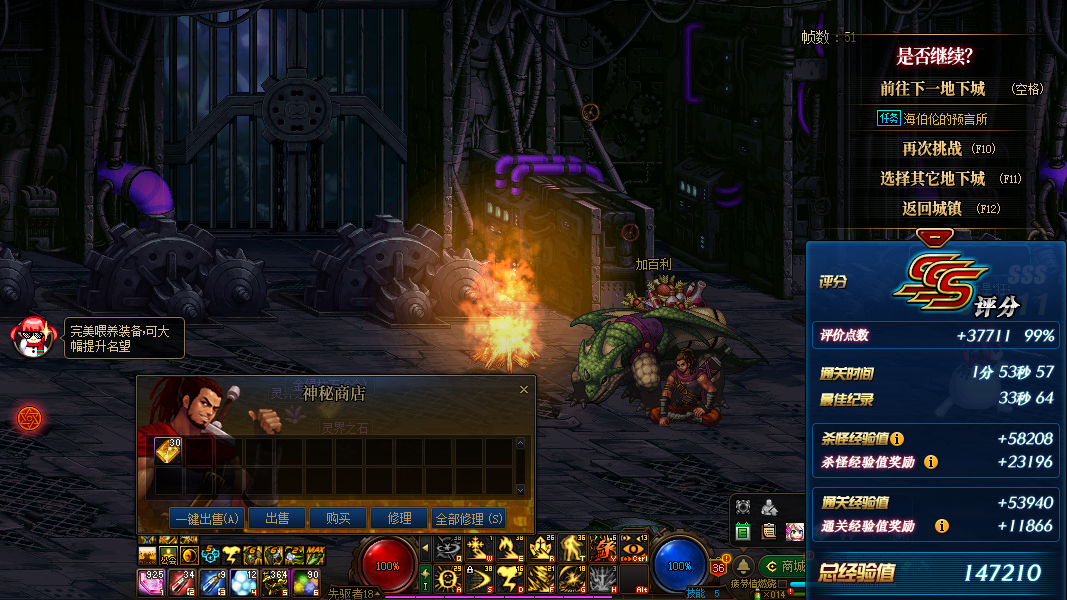This screenshot has width=1067, height=600.
Task: Close the 神秘商店 shop window
Action: click(524, 390)
